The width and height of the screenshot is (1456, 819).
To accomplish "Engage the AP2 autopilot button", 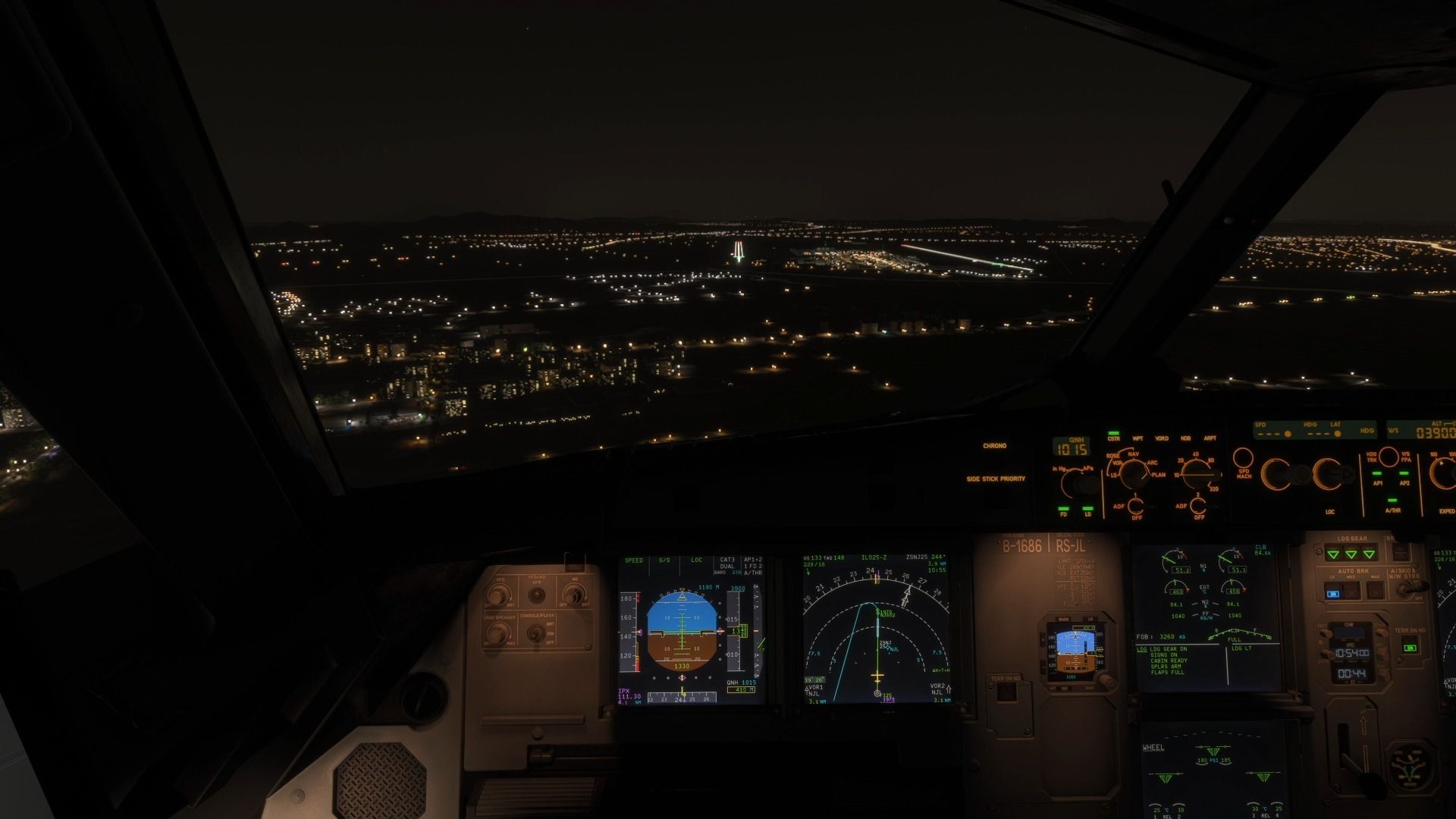I will click(x=1404, y=476).
